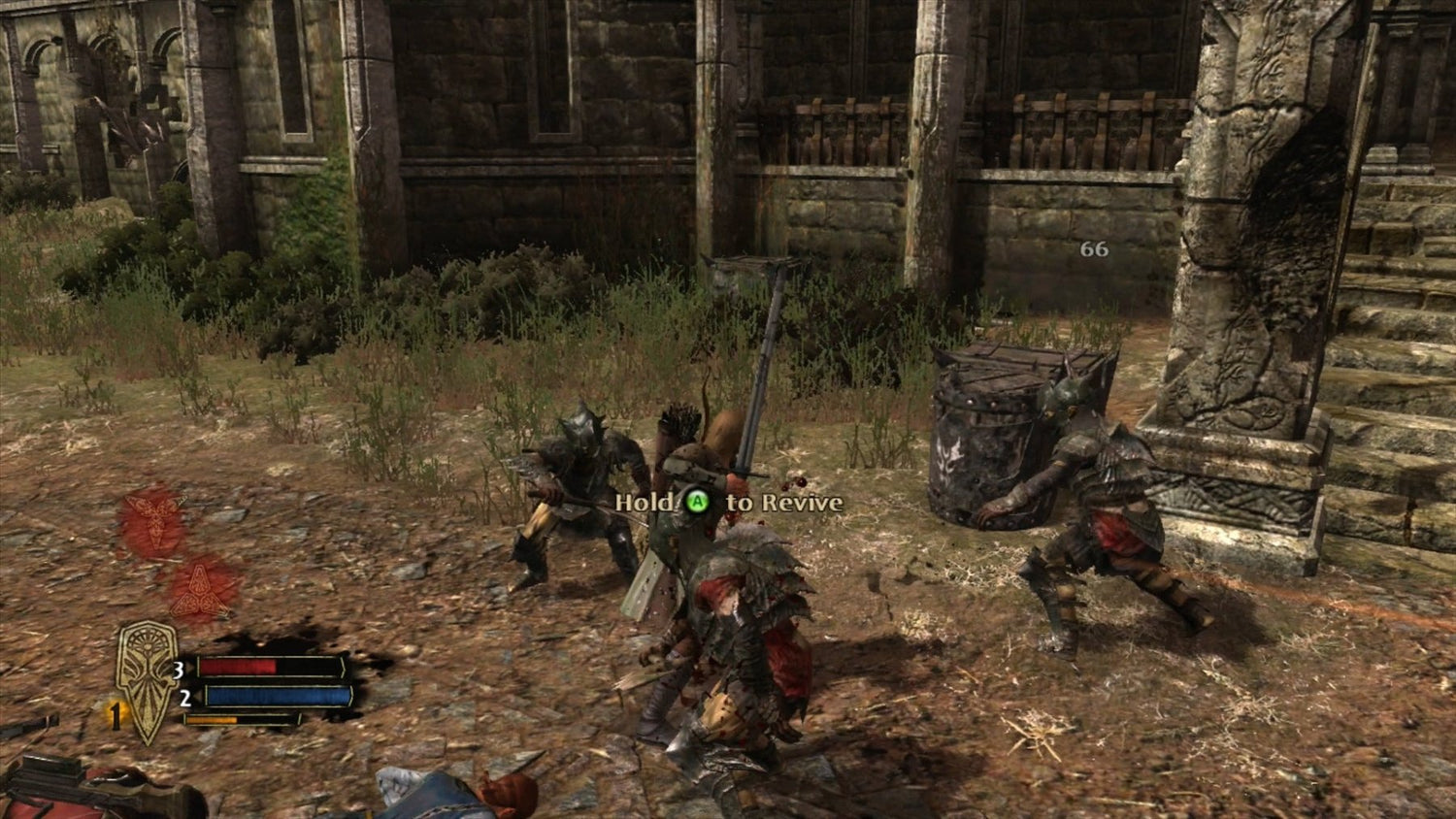Select the golden shield emblem on the HUD
The width and height of the screenshot is (1456, 819).
146,679
